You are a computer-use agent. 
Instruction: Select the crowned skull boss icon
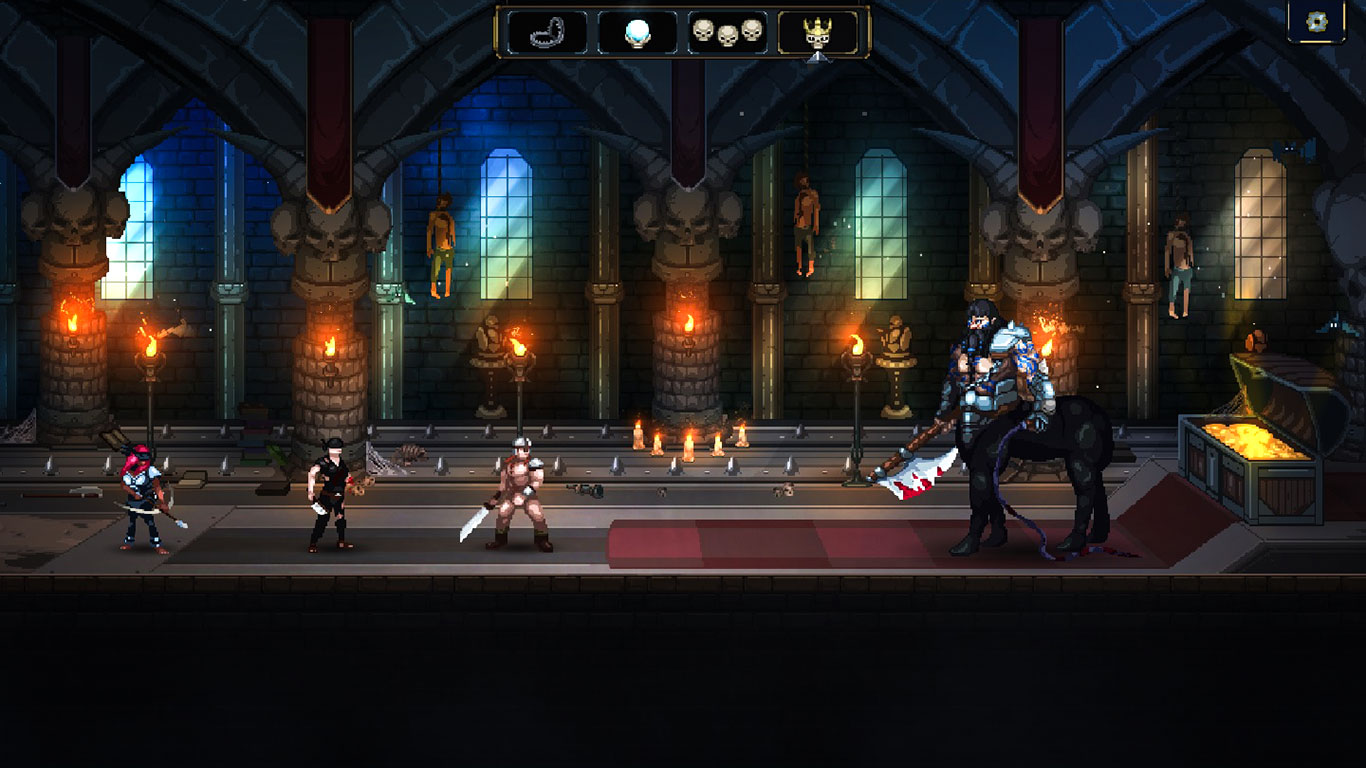[818, 33]
